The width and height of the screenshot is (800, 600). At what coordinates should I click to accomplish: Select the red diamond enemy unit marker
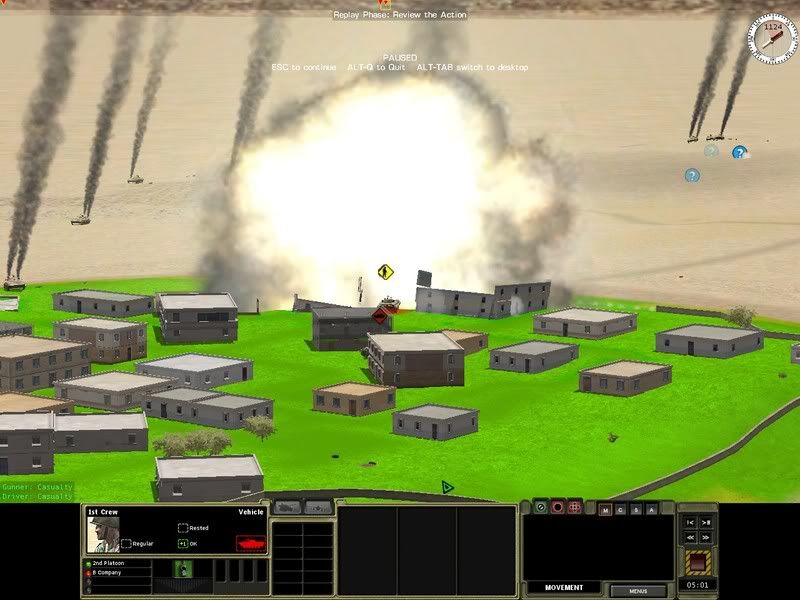380,316
